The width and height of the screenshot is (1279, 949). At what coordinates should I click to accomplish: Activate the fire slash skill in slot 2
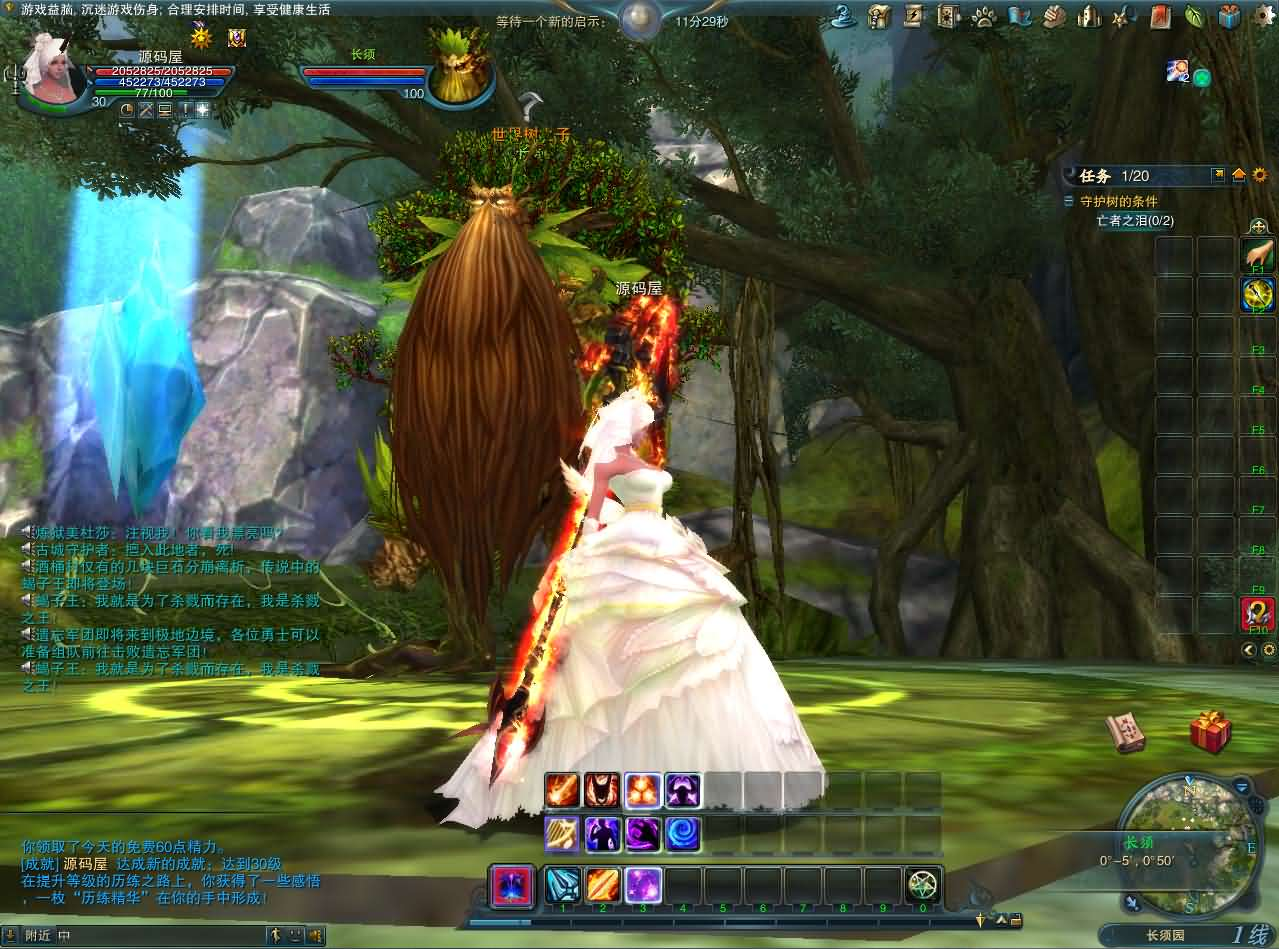603,885
